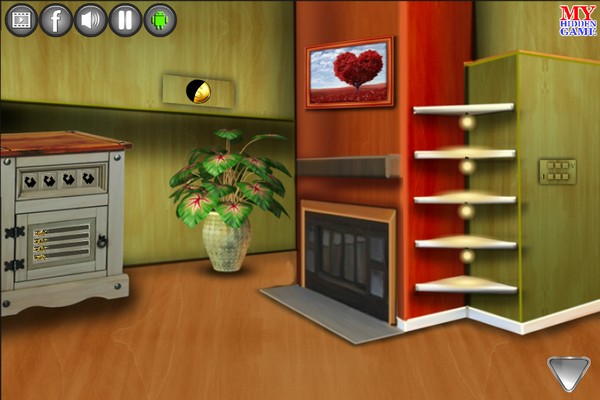Visit the Facebook page

click(56, 19)
